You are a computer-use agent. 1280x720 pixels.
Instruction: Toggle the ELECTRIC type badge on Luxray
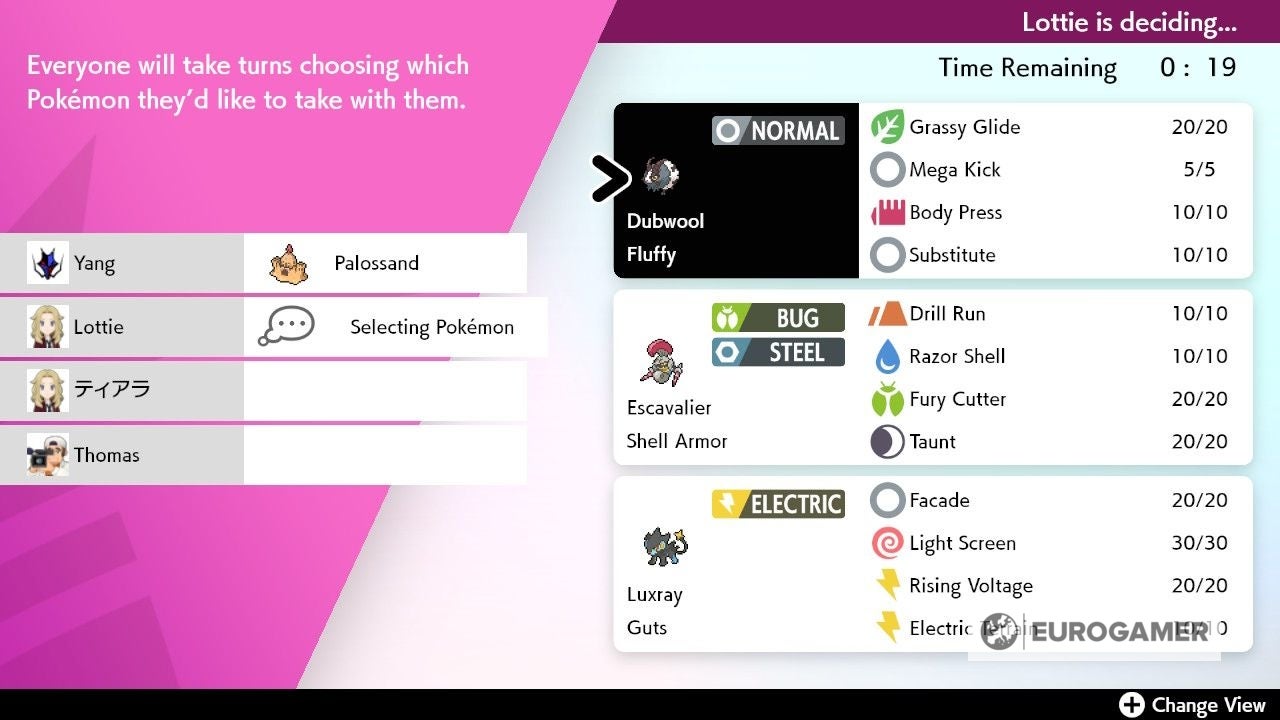point(778,503)
